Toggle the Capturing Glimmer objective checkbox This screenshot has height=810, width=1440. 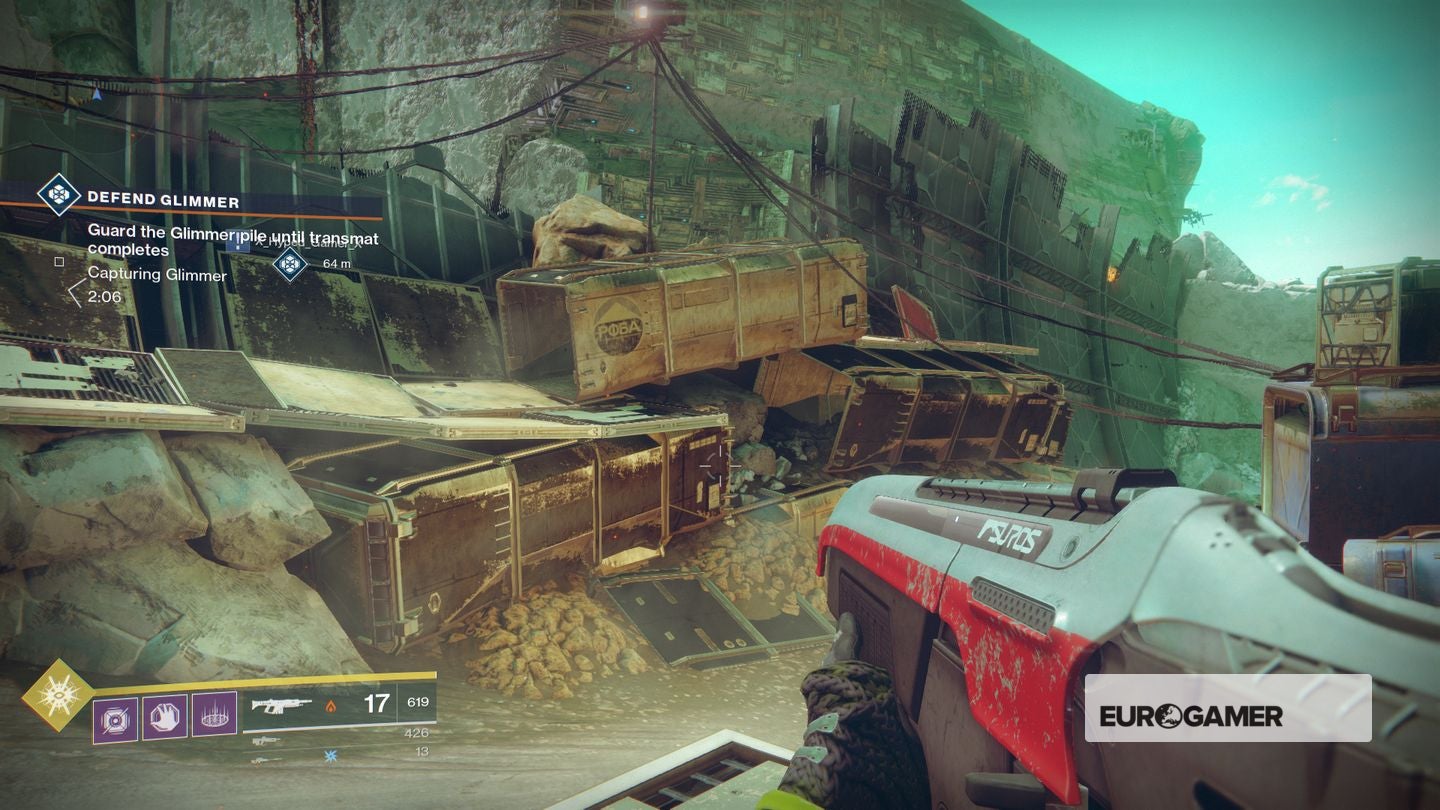click(59, 262)
